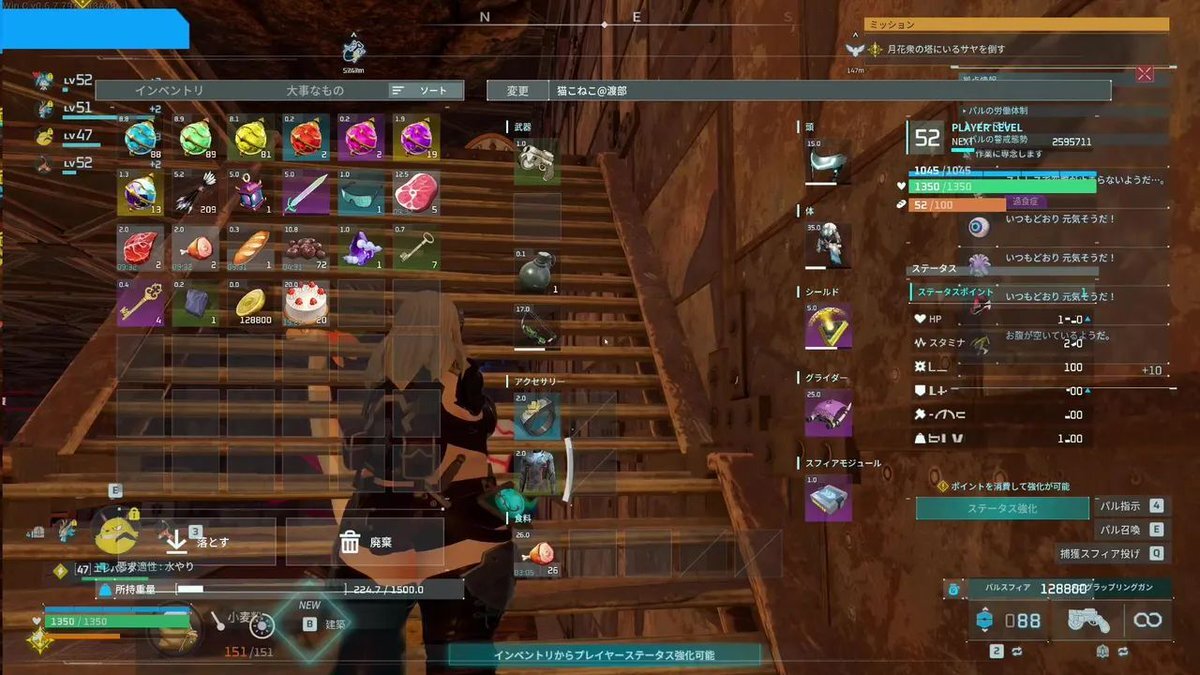Select the sphere module slot
Screen dimensions: 1200x675
coord(828,498)
